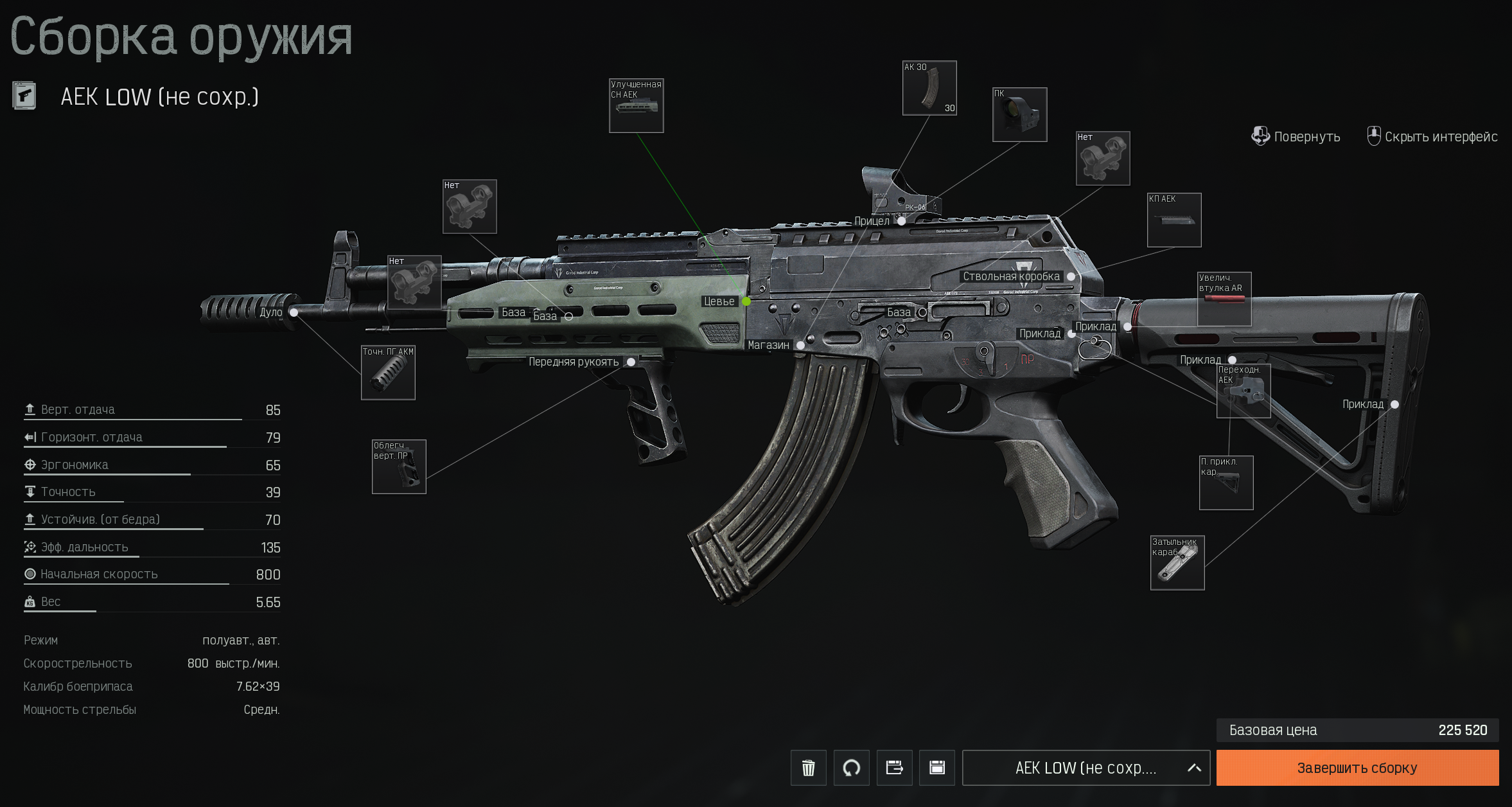Pick the Точн. ПГ АКМ muzzle slot
1512x807 pixels.
388,373
